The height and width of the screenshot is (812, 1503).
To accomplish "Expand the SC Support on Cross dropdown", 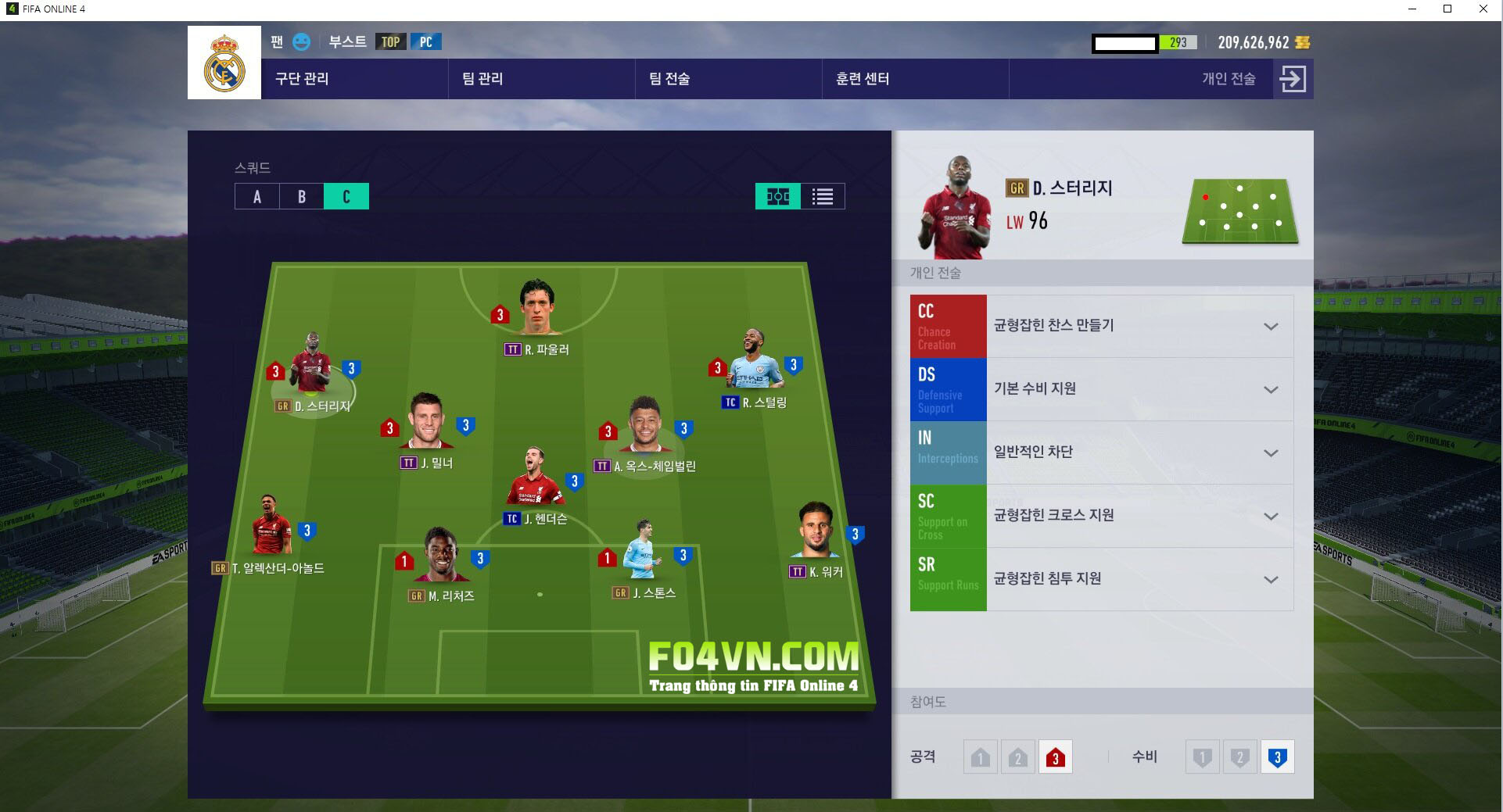I will [x=1271, y=516].
